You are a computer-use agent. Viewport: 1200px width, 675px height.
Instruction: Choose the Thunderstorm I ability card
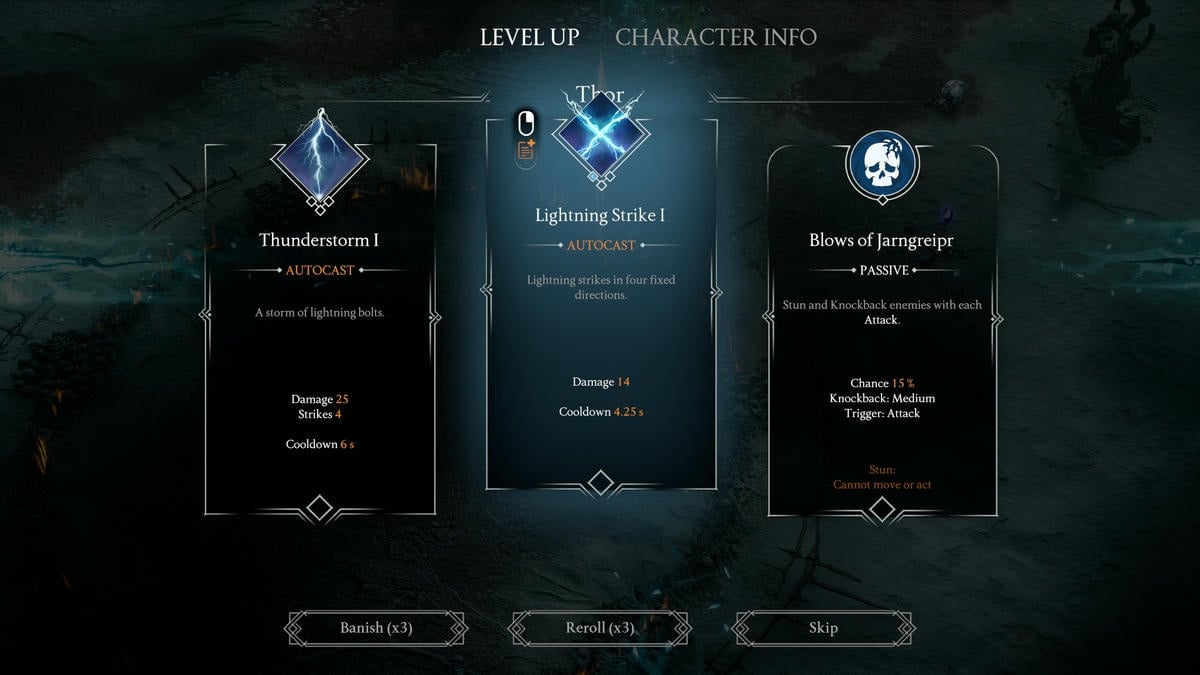point(319,330)
